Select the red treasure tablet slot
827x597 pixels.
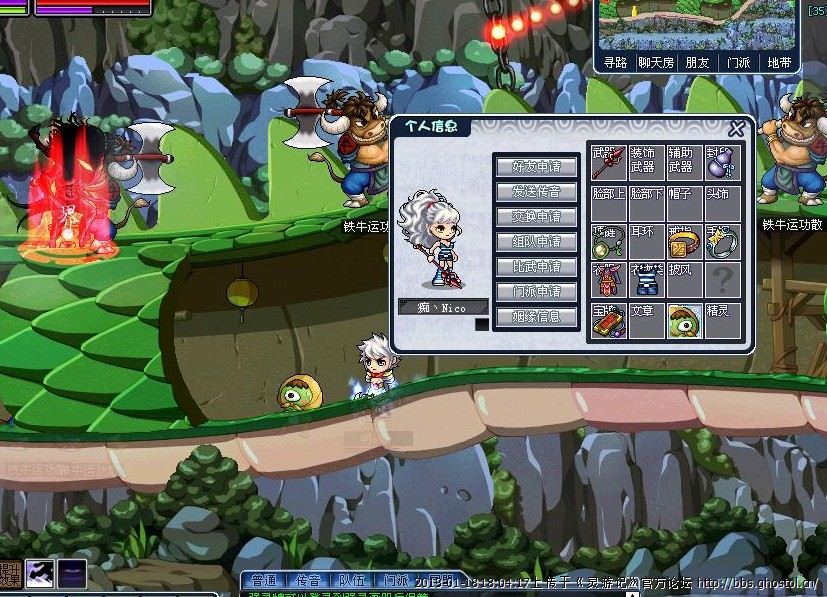click(608, 321)
